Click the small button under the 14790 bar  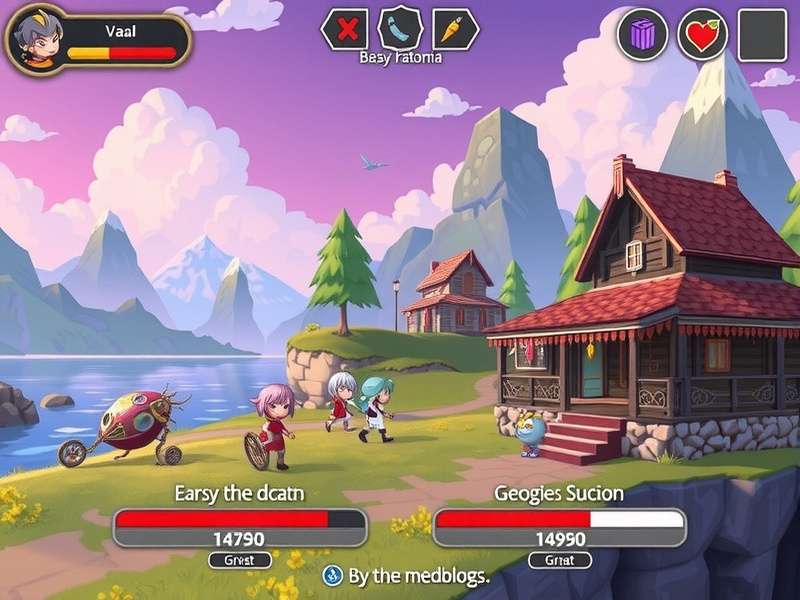coord(239,560)
